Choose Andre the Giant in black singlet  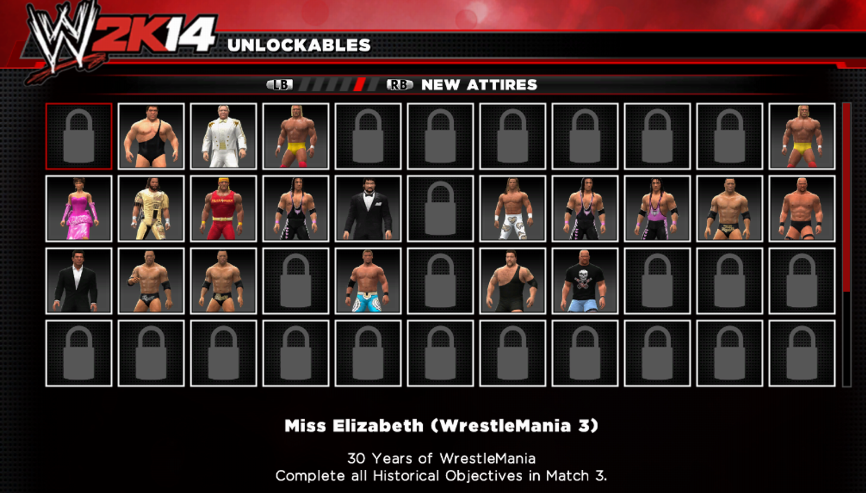pyautogui.click(x=151, y=136)
